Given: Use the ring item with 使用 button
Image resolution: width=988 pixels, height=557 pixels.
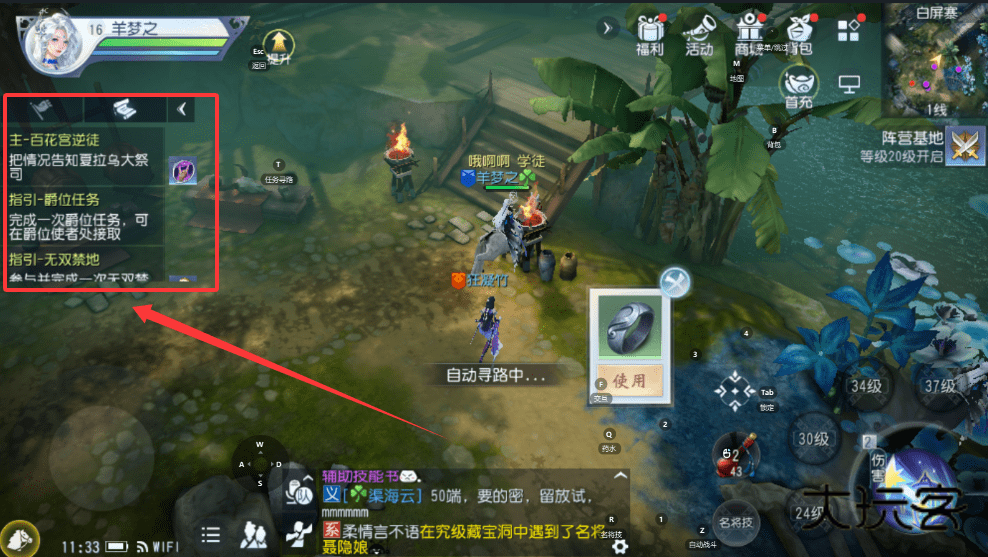Looking at the screenshot, I should click(x=629, y=380).
